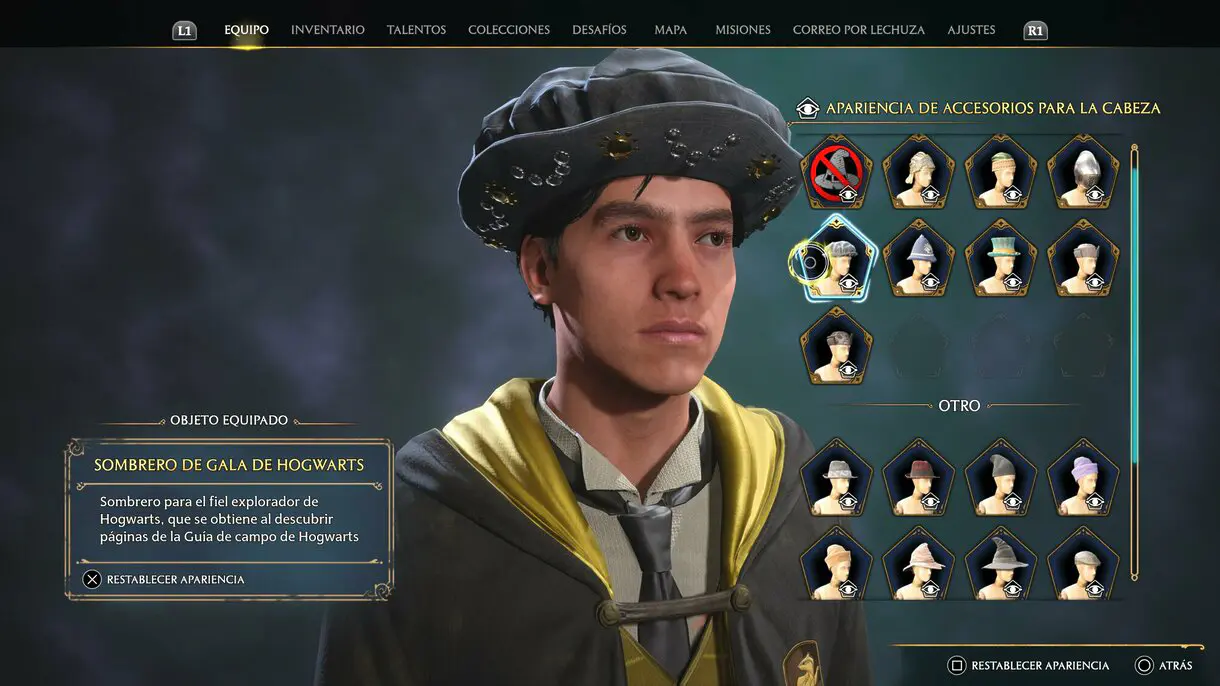Open the Talentos tab
1220x686 pixels.
pos(416,30)
